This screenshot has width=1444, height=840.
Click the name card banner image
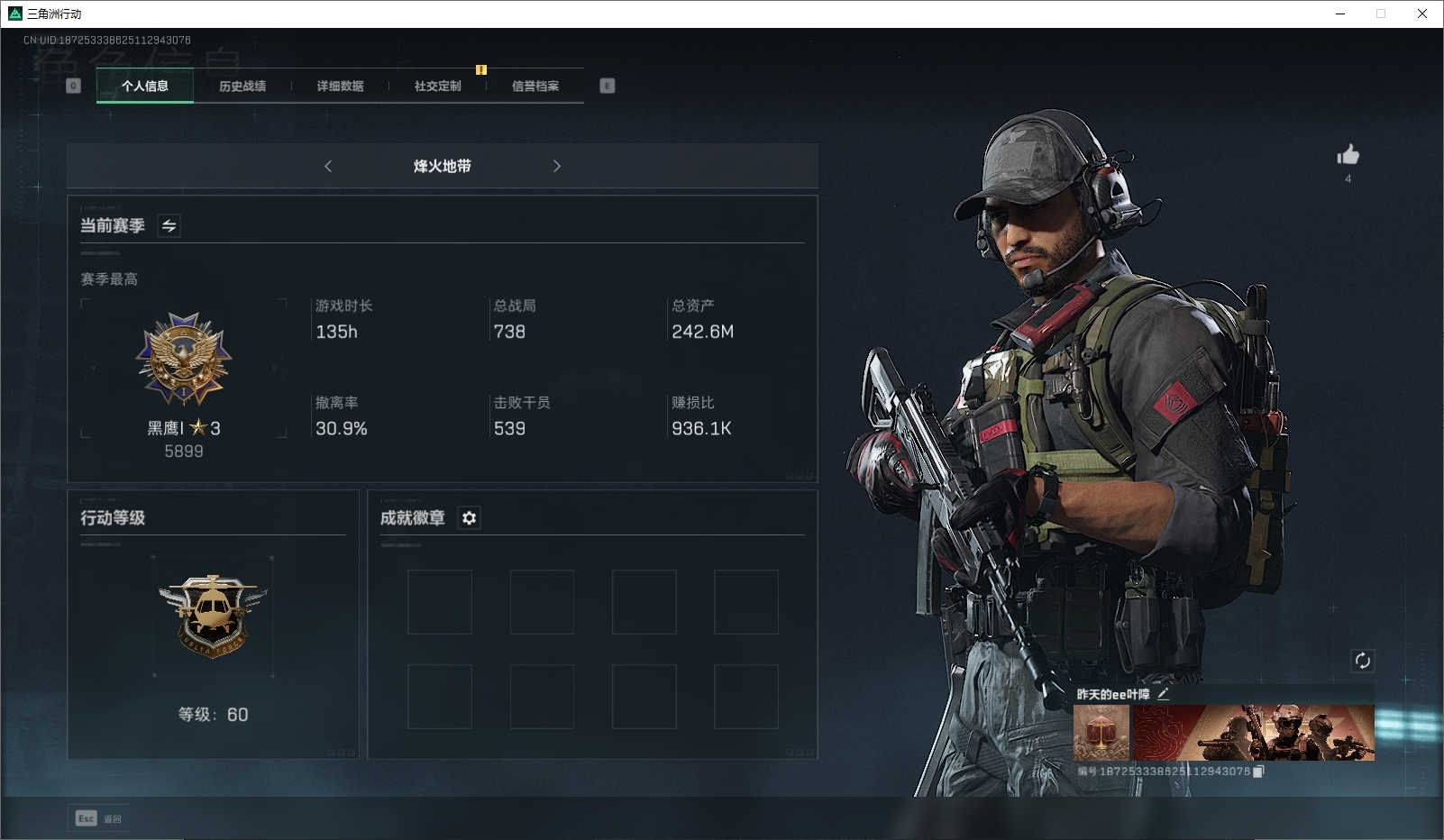(1254, 733)
